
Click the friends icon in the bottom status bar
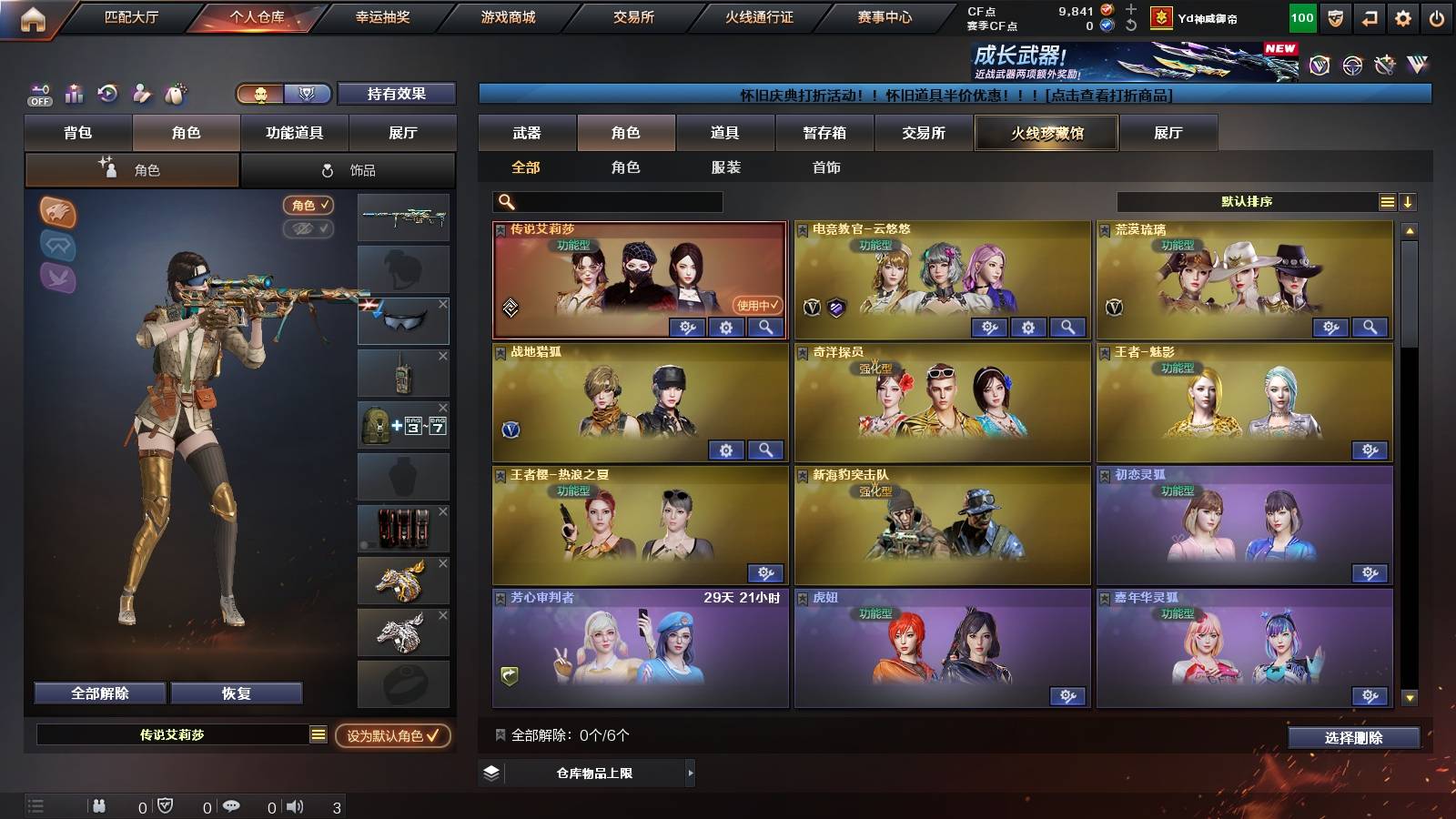point(98,805)
